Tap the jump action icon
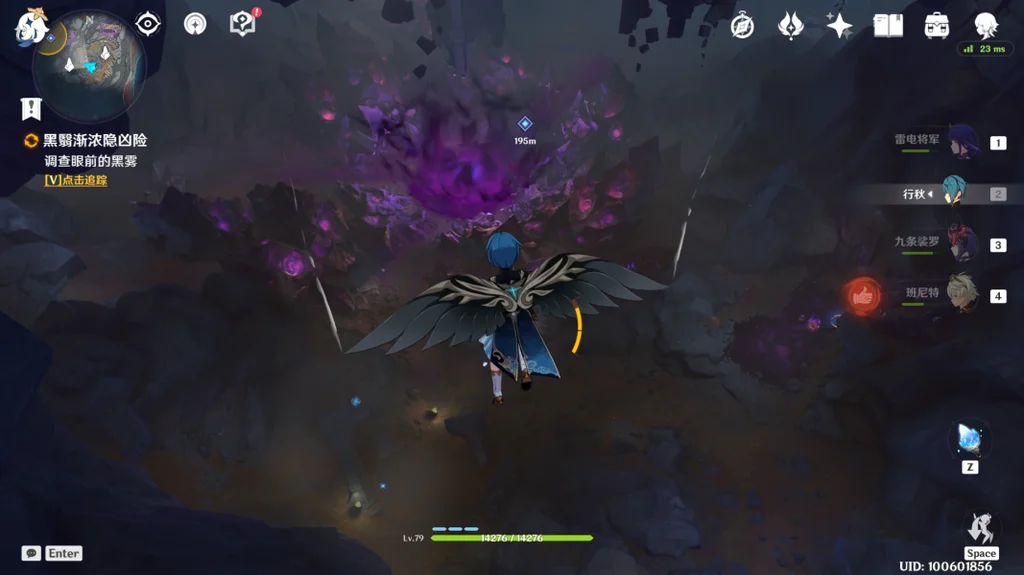The width and height of the screenshot is (1024, 575). pos(980,529)
